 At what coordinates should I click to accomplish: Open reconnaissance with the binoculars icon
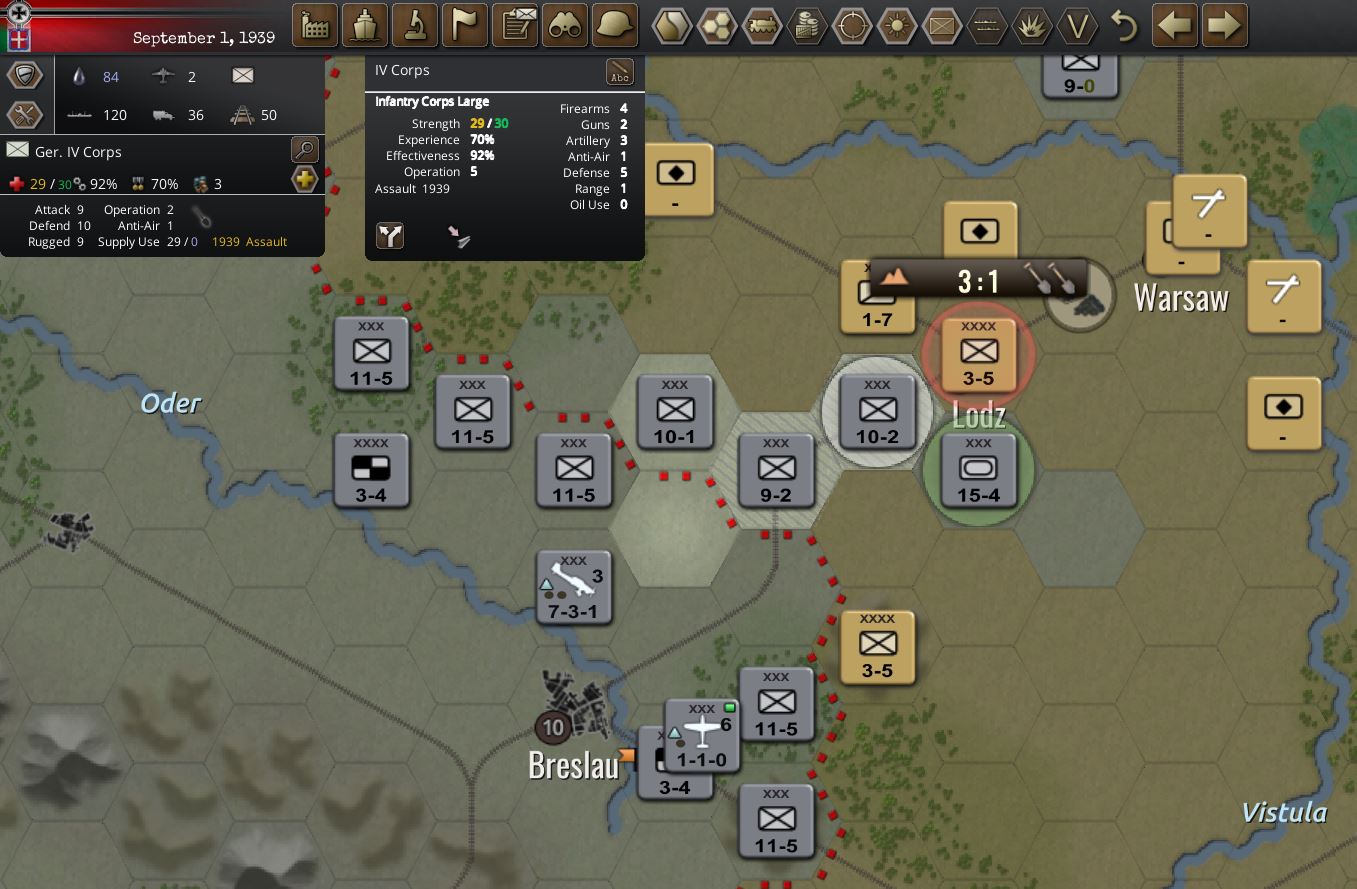564,24
